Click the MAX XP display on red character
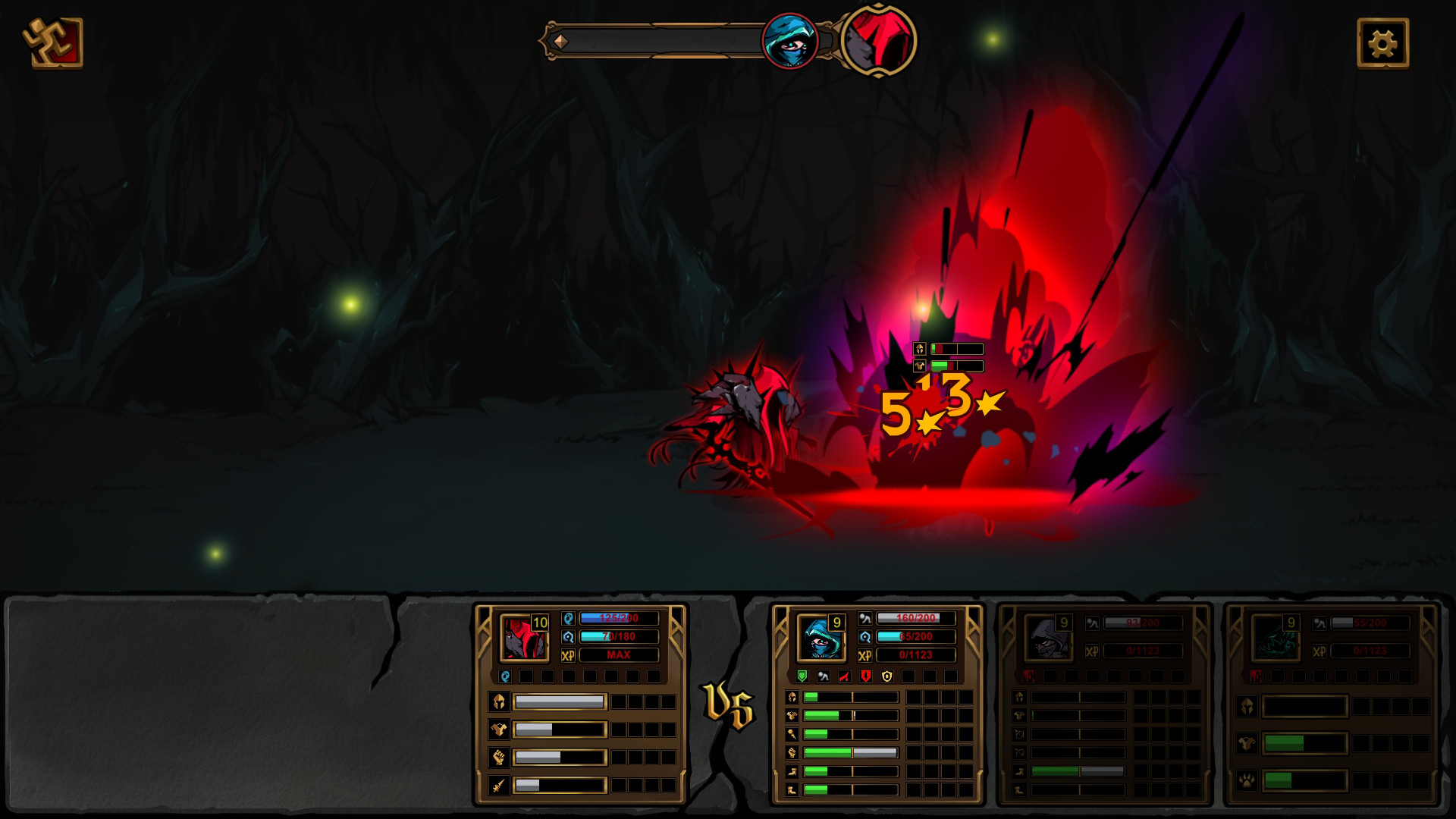The image size is (1456, 819). tap(619, 655)
